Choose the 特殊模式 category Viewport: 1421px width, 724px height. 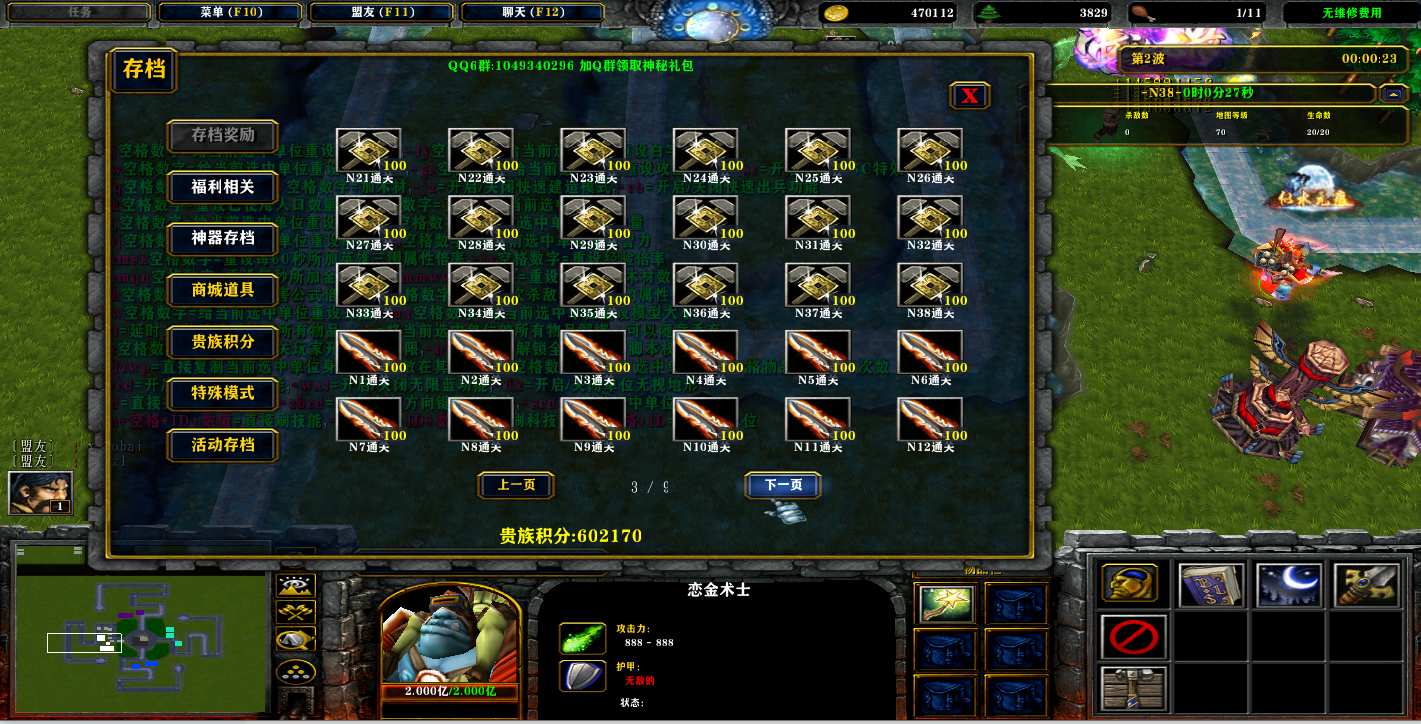tap(223, 393)
